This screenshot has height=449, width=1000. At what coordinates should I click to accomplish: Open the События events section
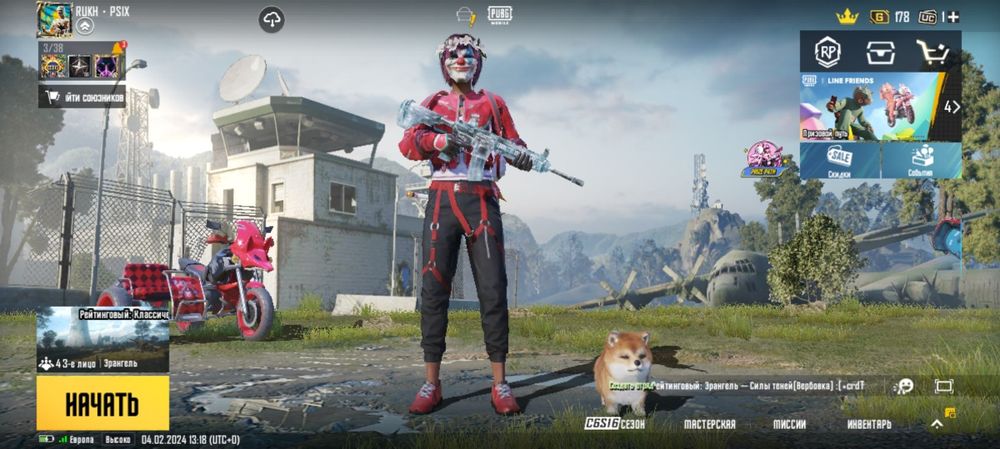[921, 160]
